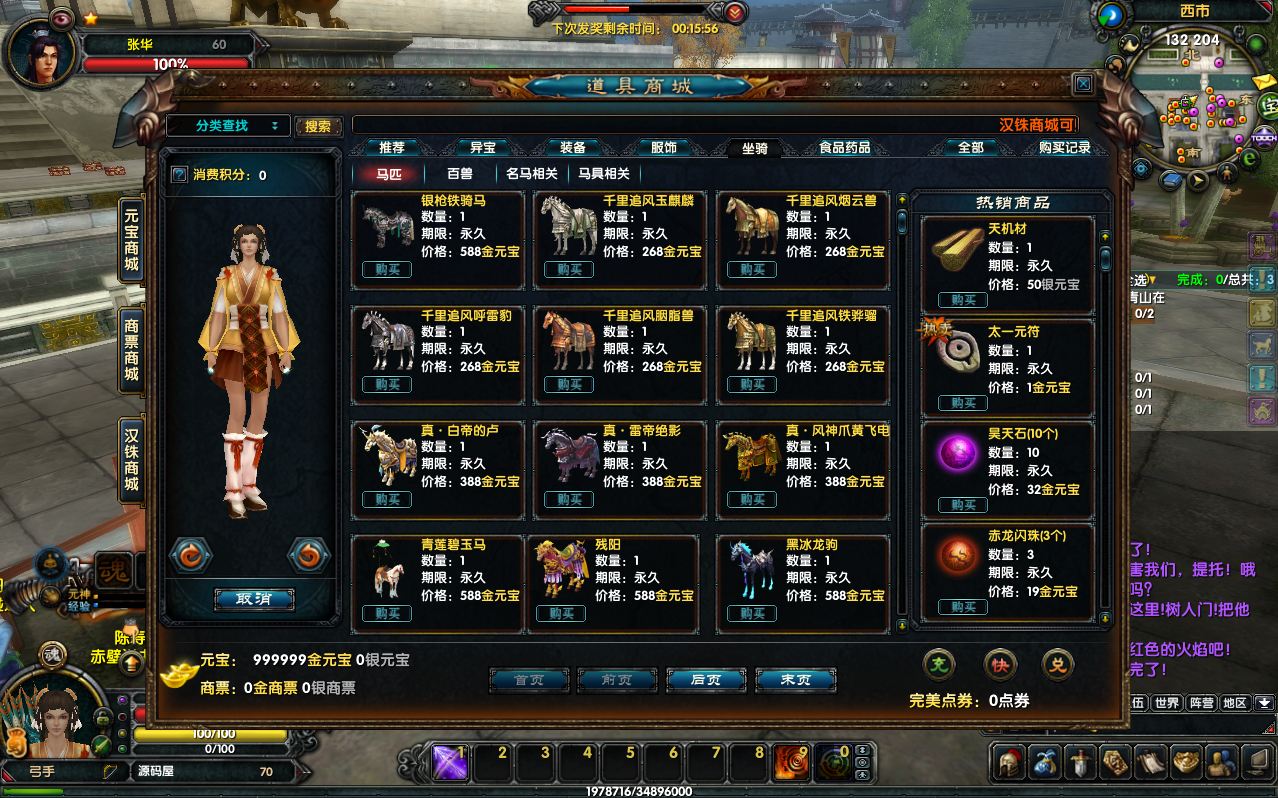The width and height of the screenshot is (1278, 798).
Task: Switch to the 装备 tab
Action: 573,148
